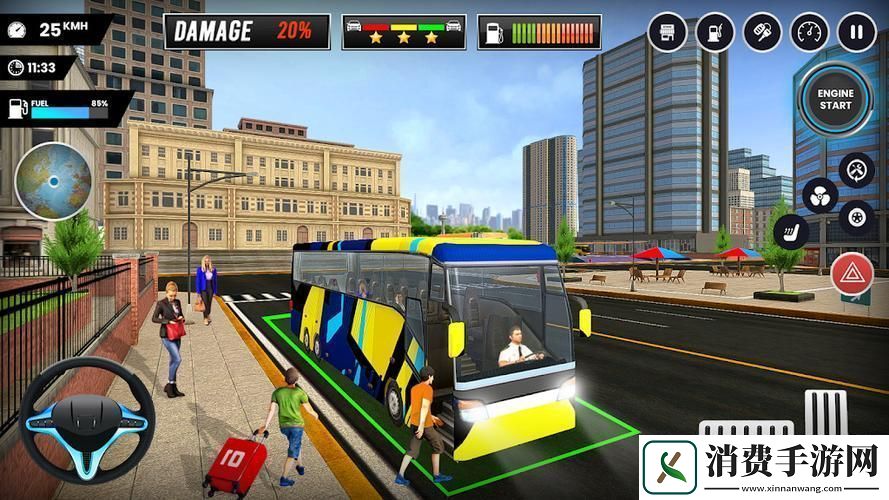
Task: Open the speedometer gauge button
Action: click(x=809, y=32)
